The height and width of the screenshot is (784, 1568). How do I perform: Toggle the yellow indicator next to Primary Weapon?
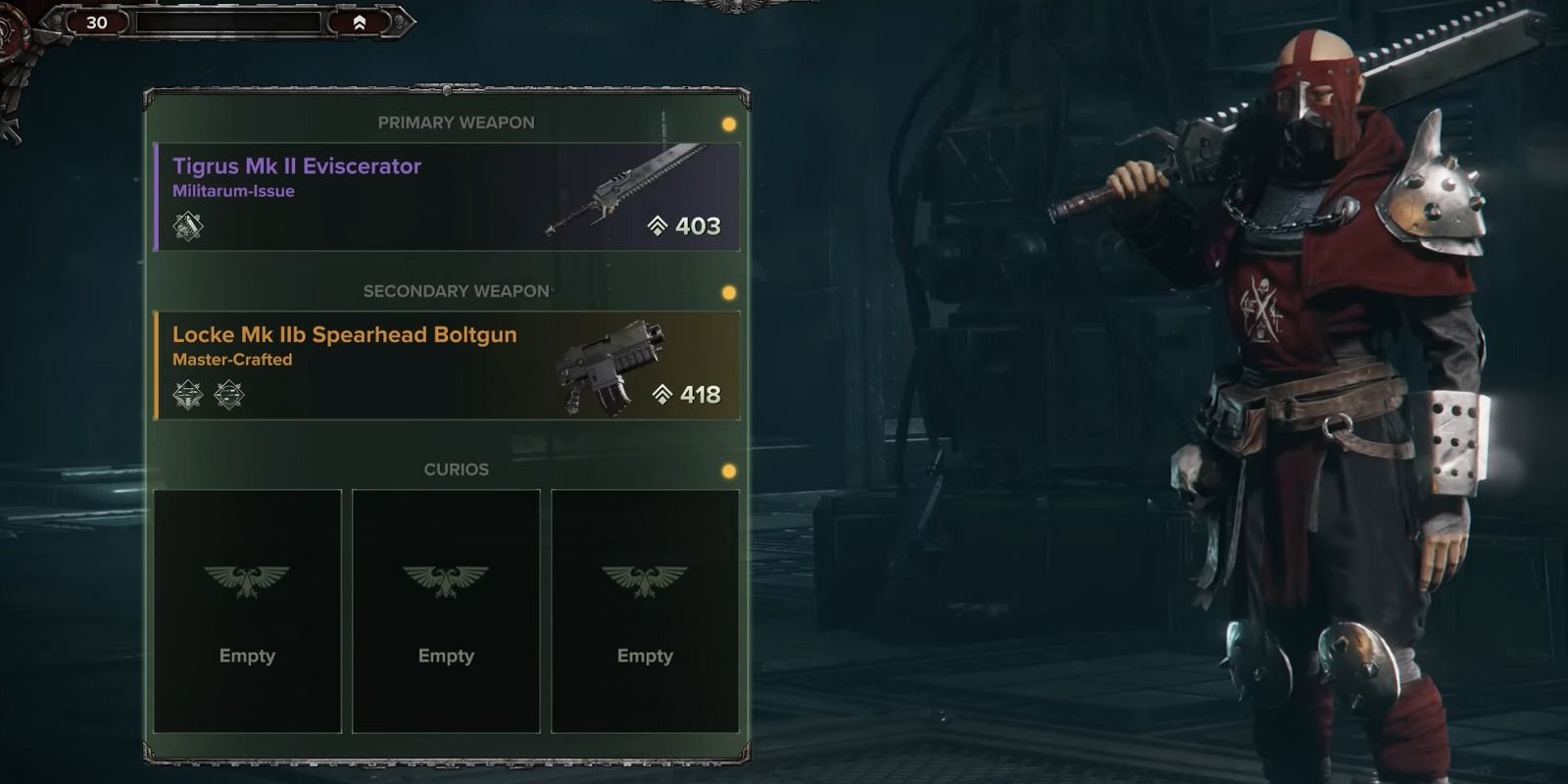(728, 122)
